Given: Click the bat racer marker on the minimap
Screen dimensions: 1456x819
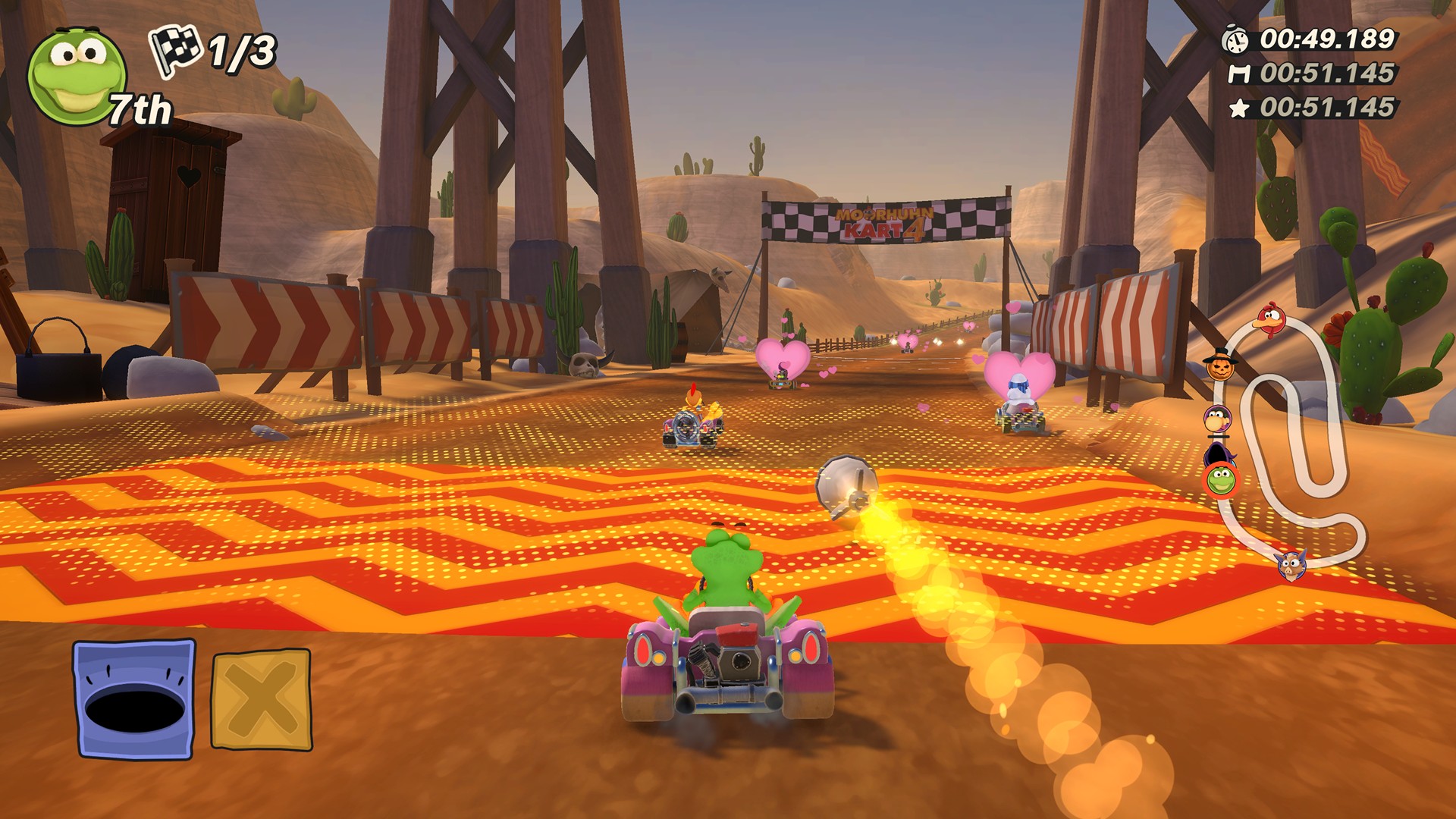Looking at the screenshot, I should coord(1291,565).
